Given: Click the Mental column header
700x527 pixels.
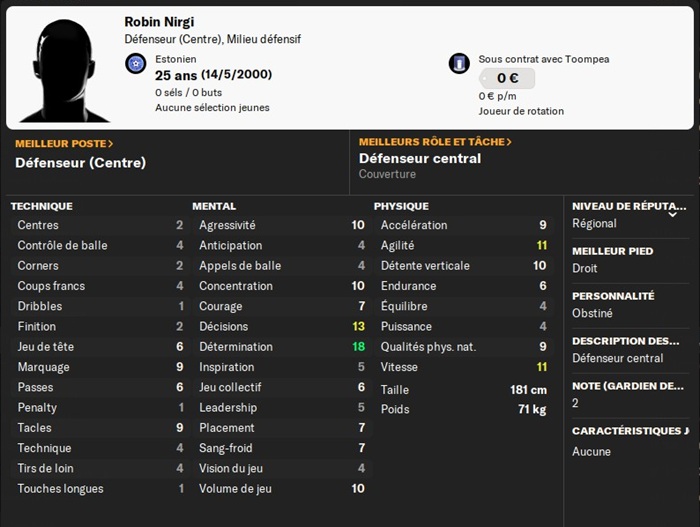Looking at the screenshot, I should [214, 206].
